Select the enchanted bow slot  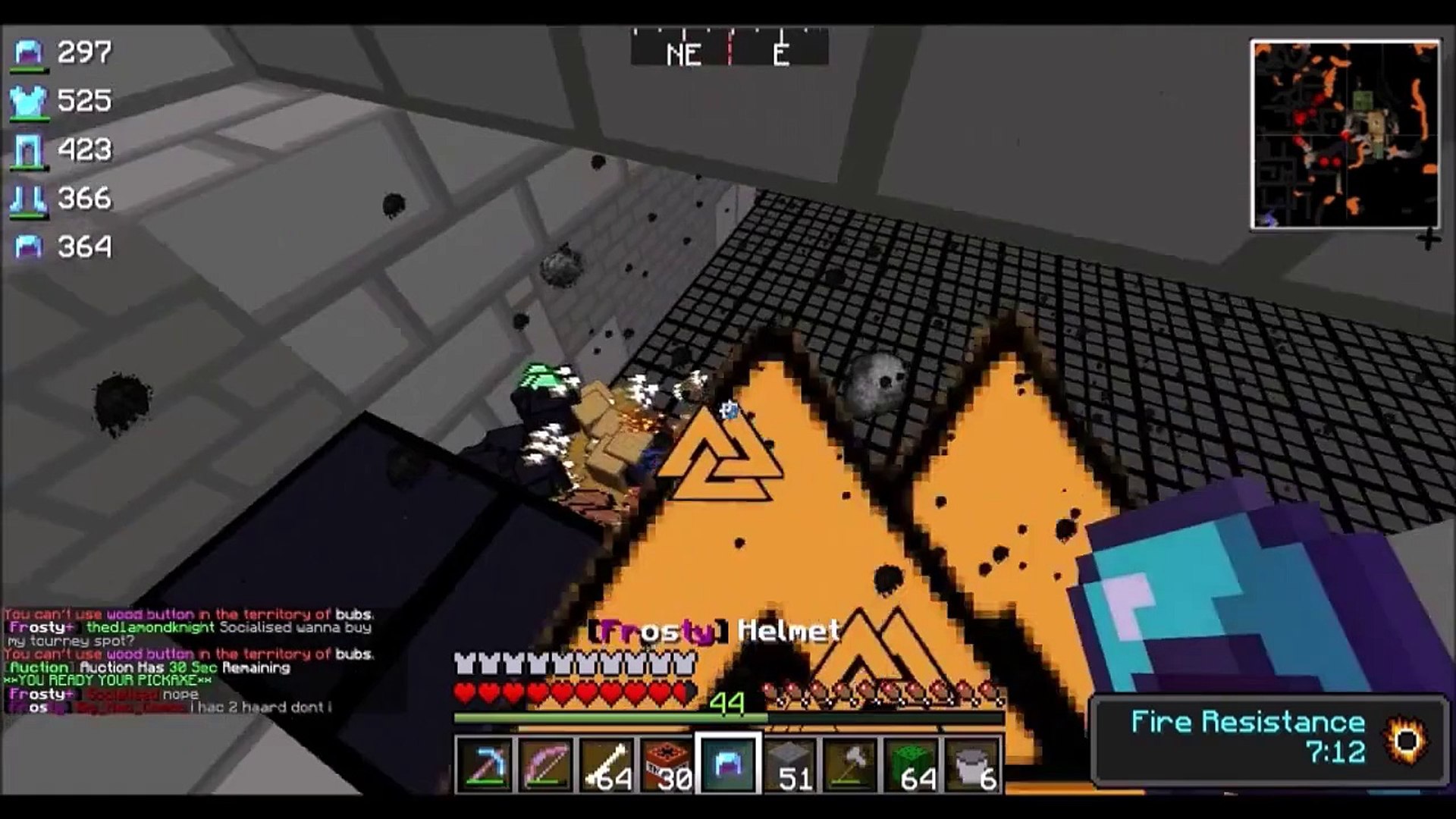tap(546, 764)
